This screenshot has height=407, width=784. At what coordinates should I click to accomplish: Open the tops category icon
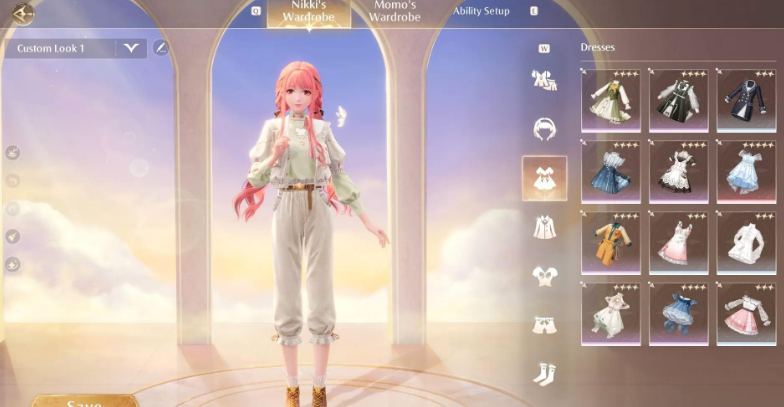pyautogui.click(x=544, y=275)
